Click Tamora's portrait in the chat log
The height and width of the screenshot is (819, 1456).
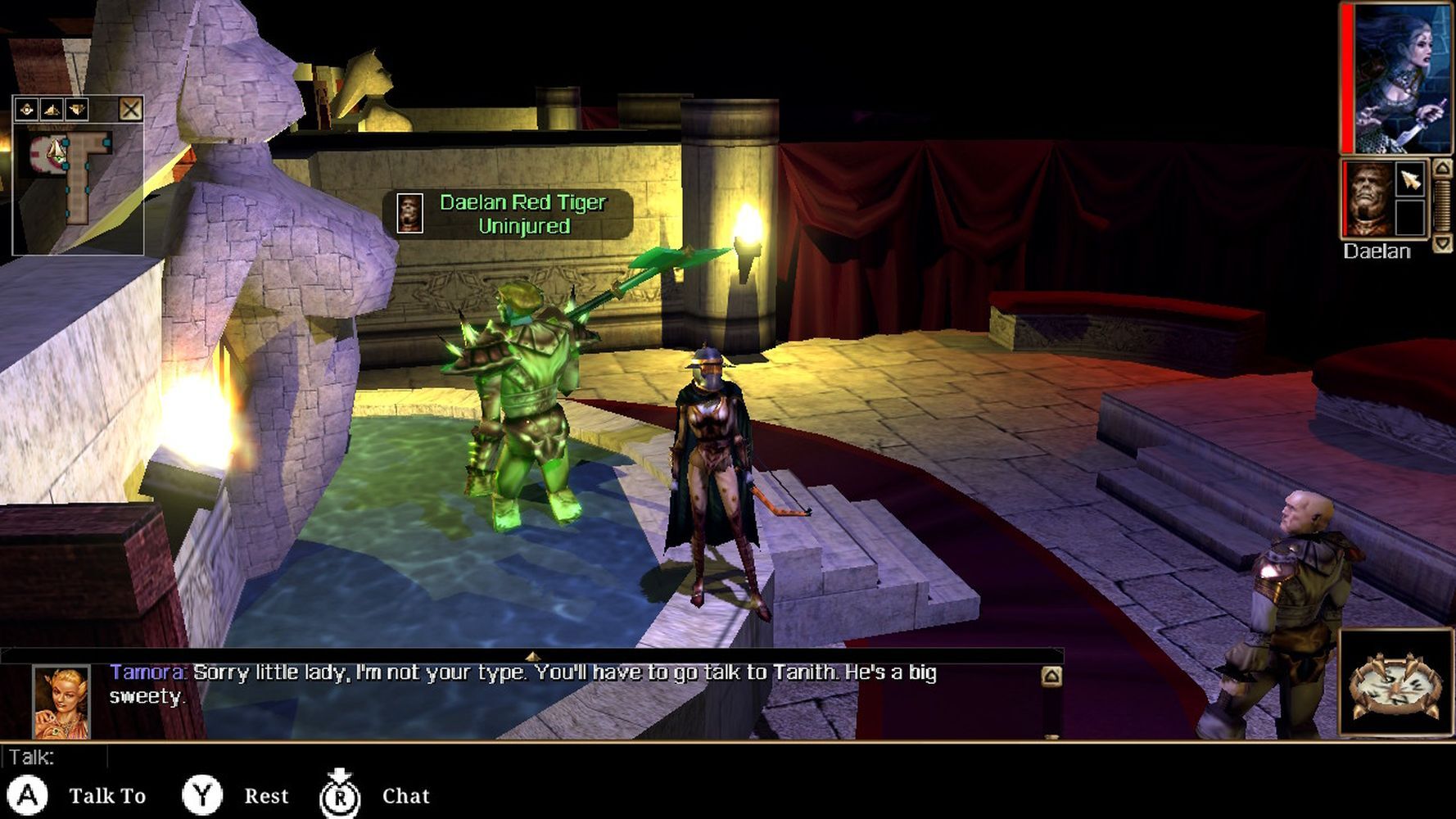pyautogui.click(x=61, y=701)
